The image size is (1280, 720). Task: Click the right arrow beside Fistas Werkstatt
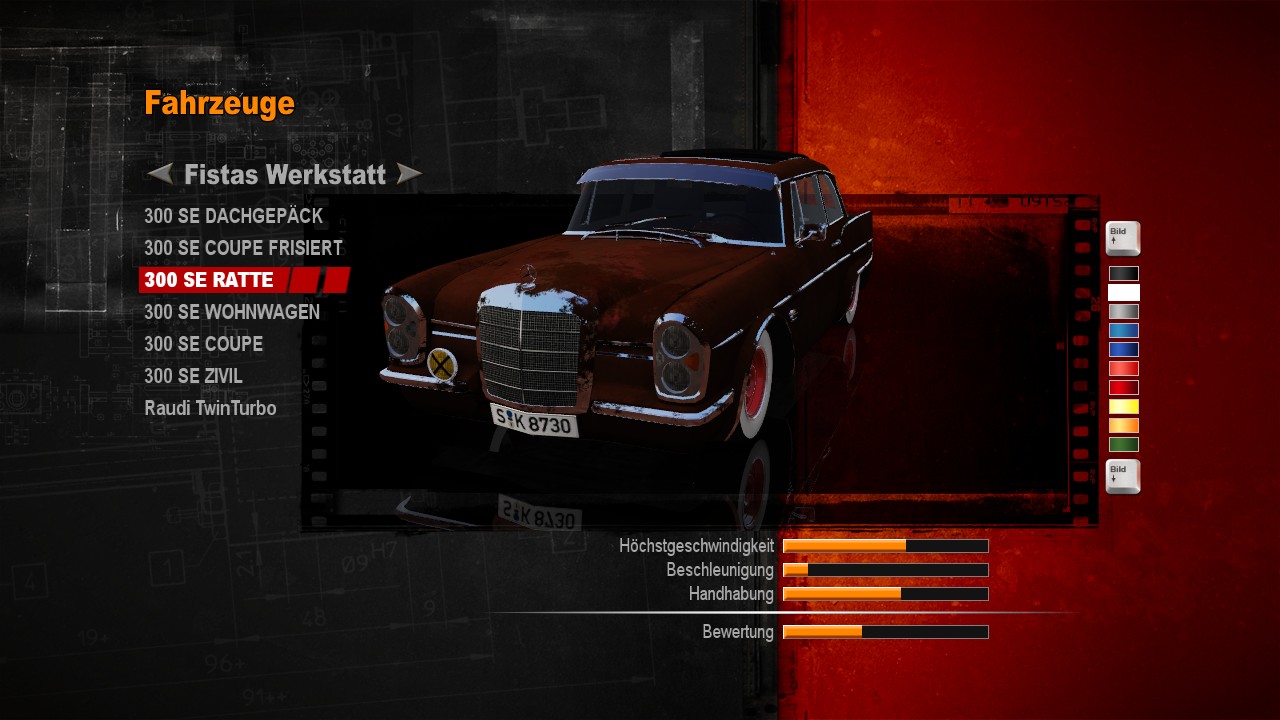tap(409, 175)
